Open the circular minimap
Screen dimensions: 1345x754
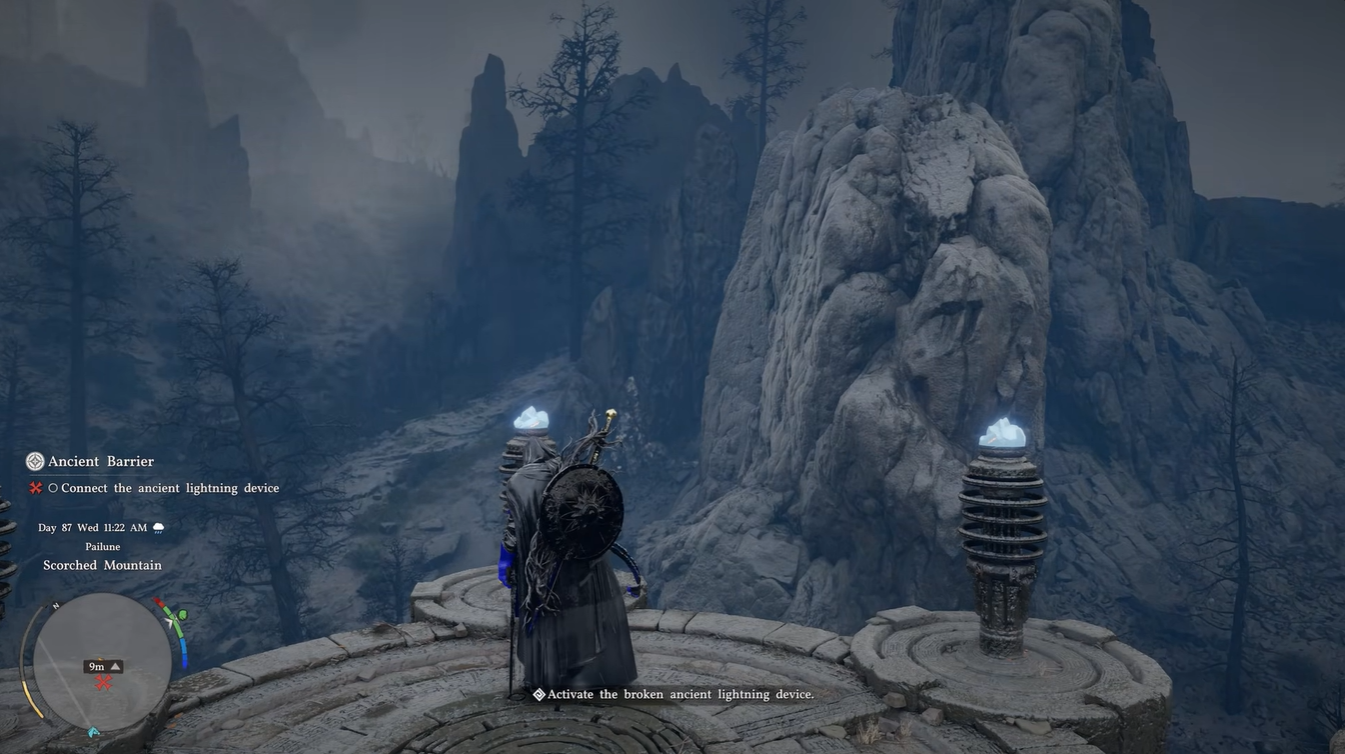102,660
